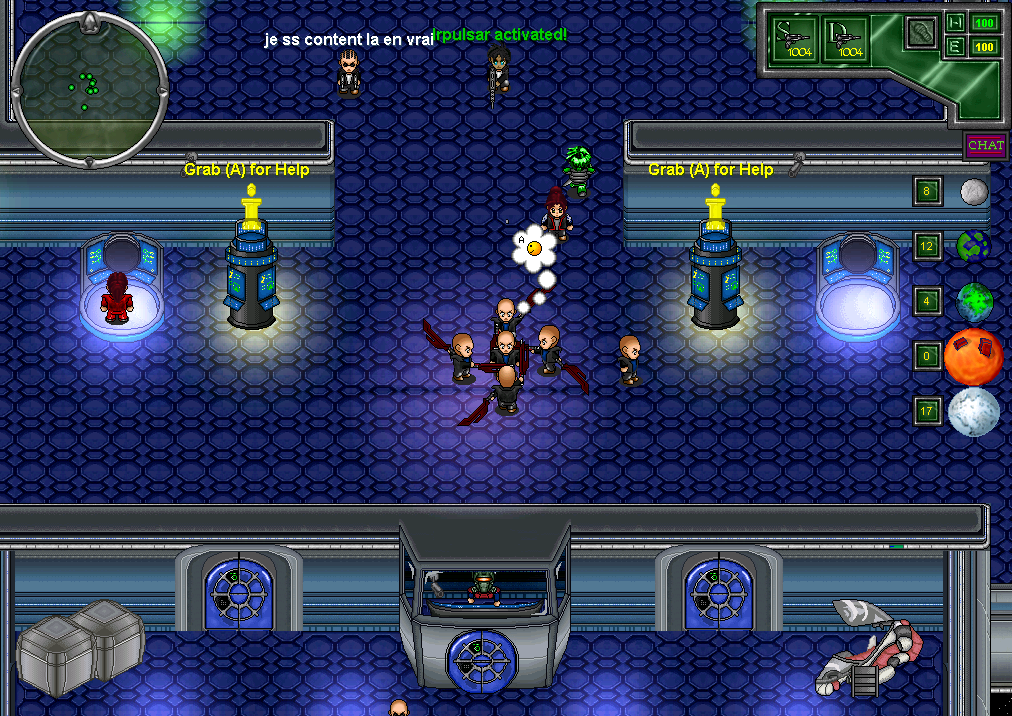This screenshot has width=1012, height=716.
Task: Open the purple CHAT button
Action: pos(985,145)
